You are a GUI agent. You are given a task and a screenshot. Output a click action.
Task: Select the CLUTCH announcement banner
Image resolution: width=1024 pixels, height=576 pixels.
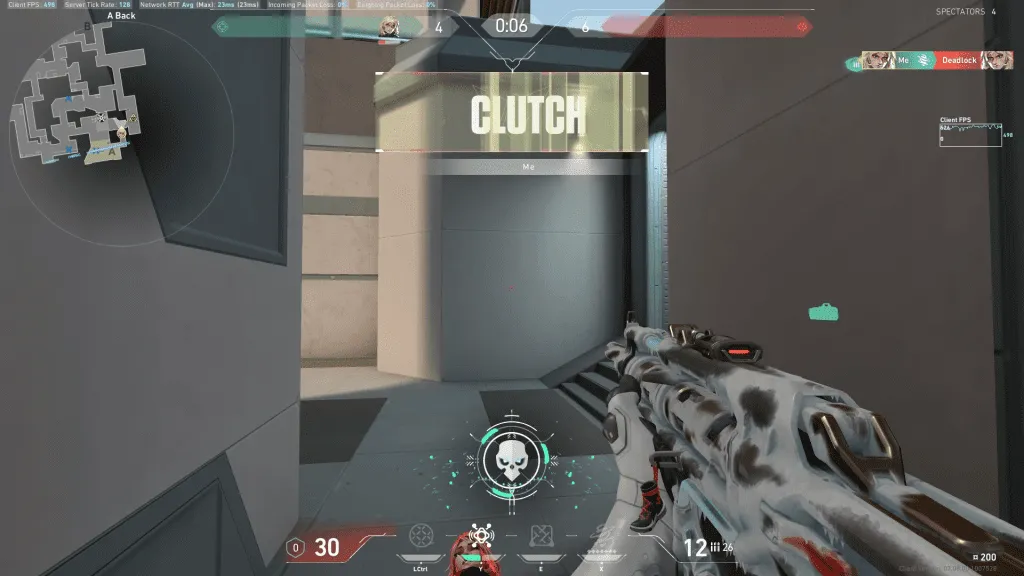511,112
